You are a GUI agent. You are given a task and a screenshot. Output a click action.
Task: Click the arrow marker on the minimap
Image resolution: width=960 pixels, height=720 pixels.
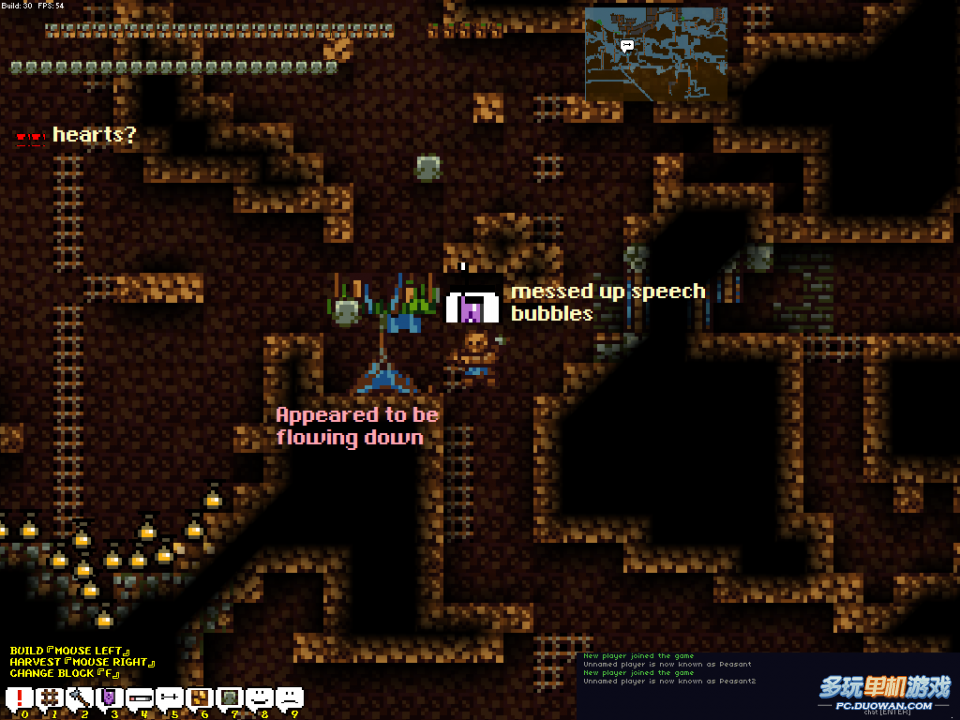627,45
